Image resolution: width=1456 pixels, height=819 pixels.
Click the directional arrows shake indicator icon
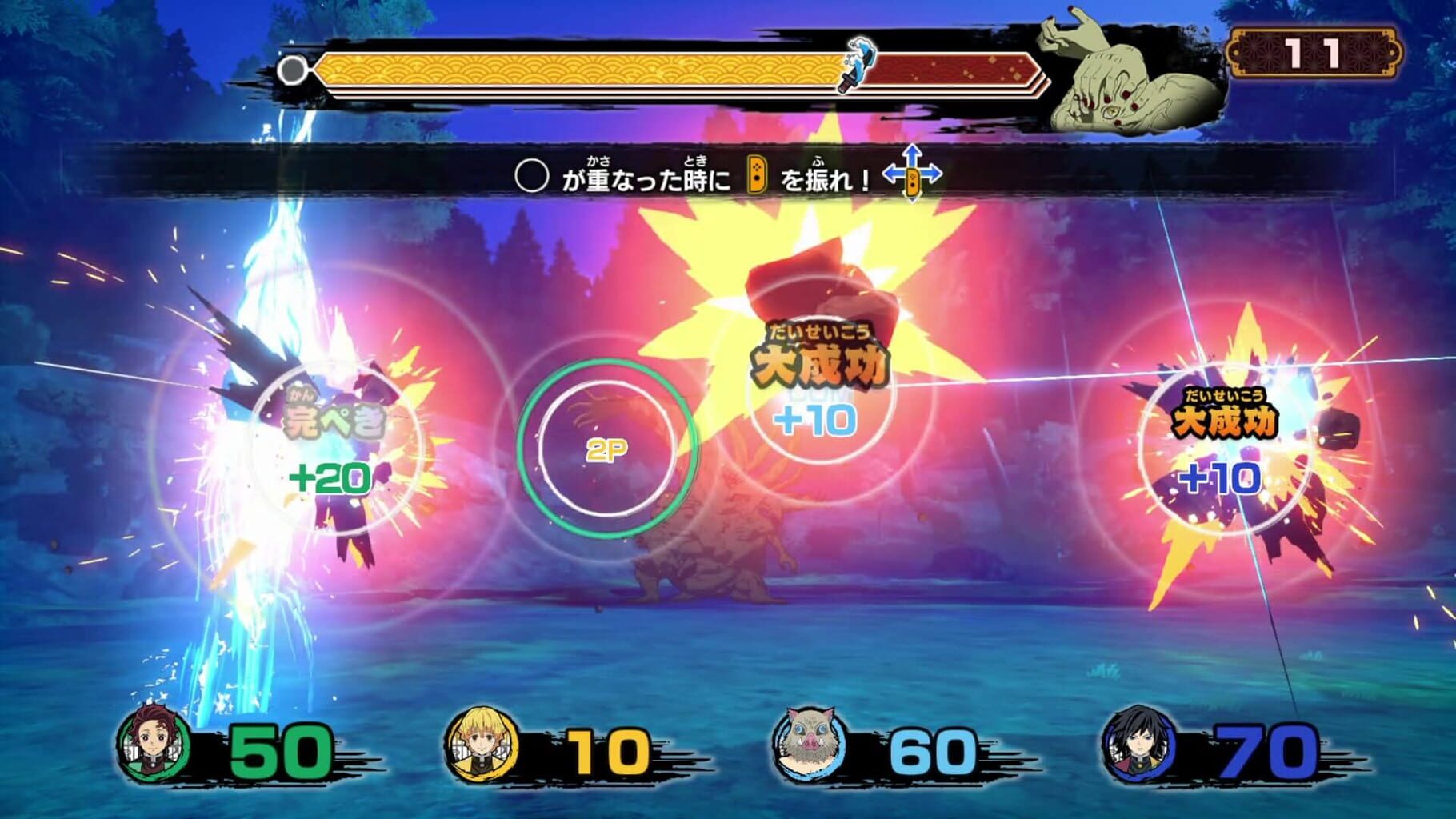click(x=912, y=172)
